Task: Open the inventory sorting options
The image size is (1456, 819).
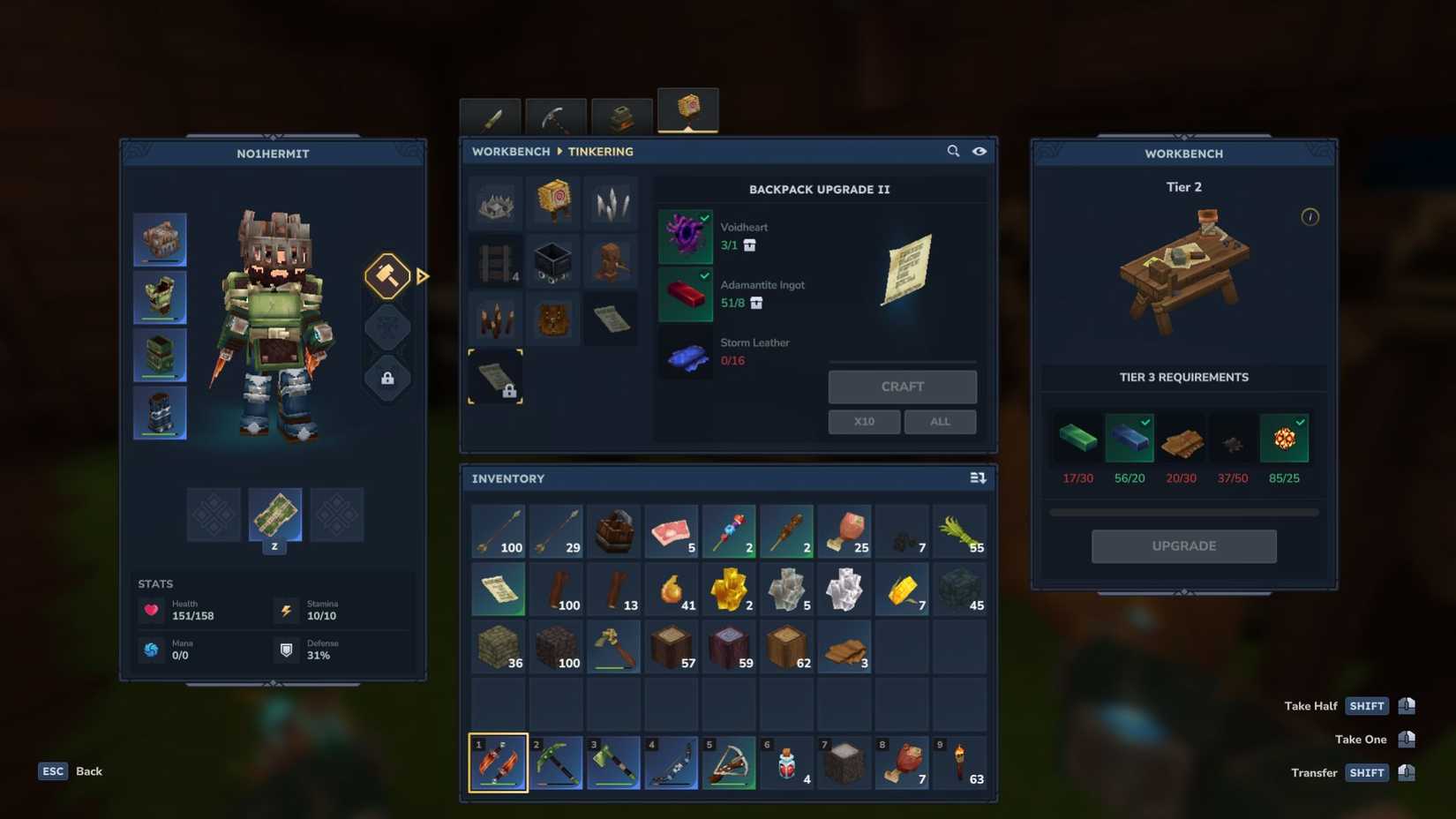Action: tap(978, 477)
